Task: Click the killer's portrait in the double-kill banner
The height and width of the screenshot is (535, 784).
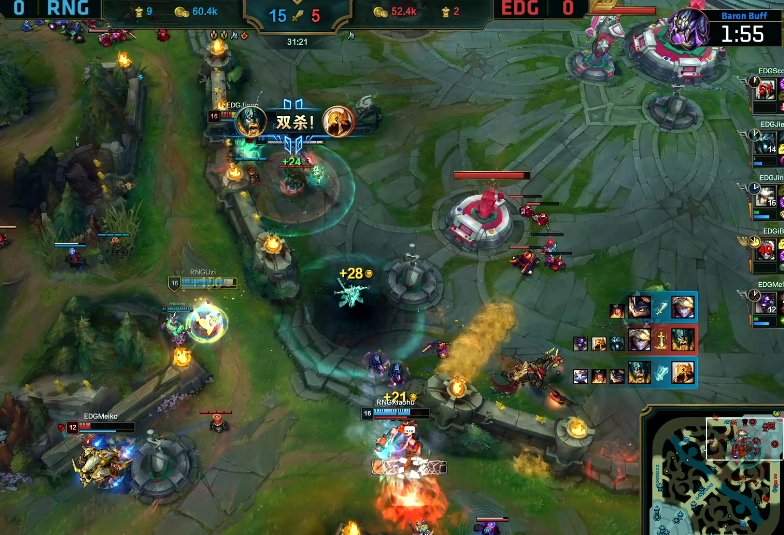Action: pos(251,122)
